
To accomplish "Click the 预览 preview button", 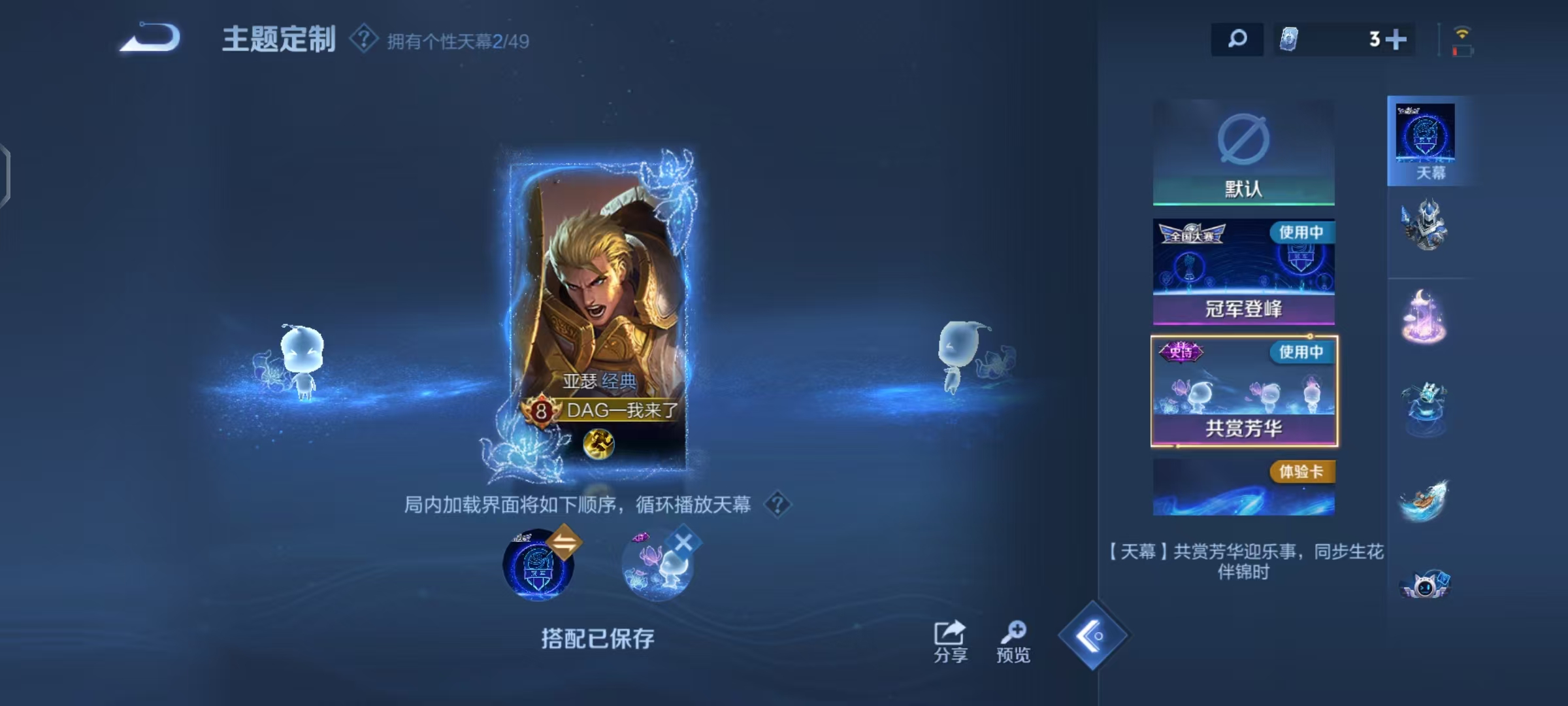I will (x=1015, y=637).
